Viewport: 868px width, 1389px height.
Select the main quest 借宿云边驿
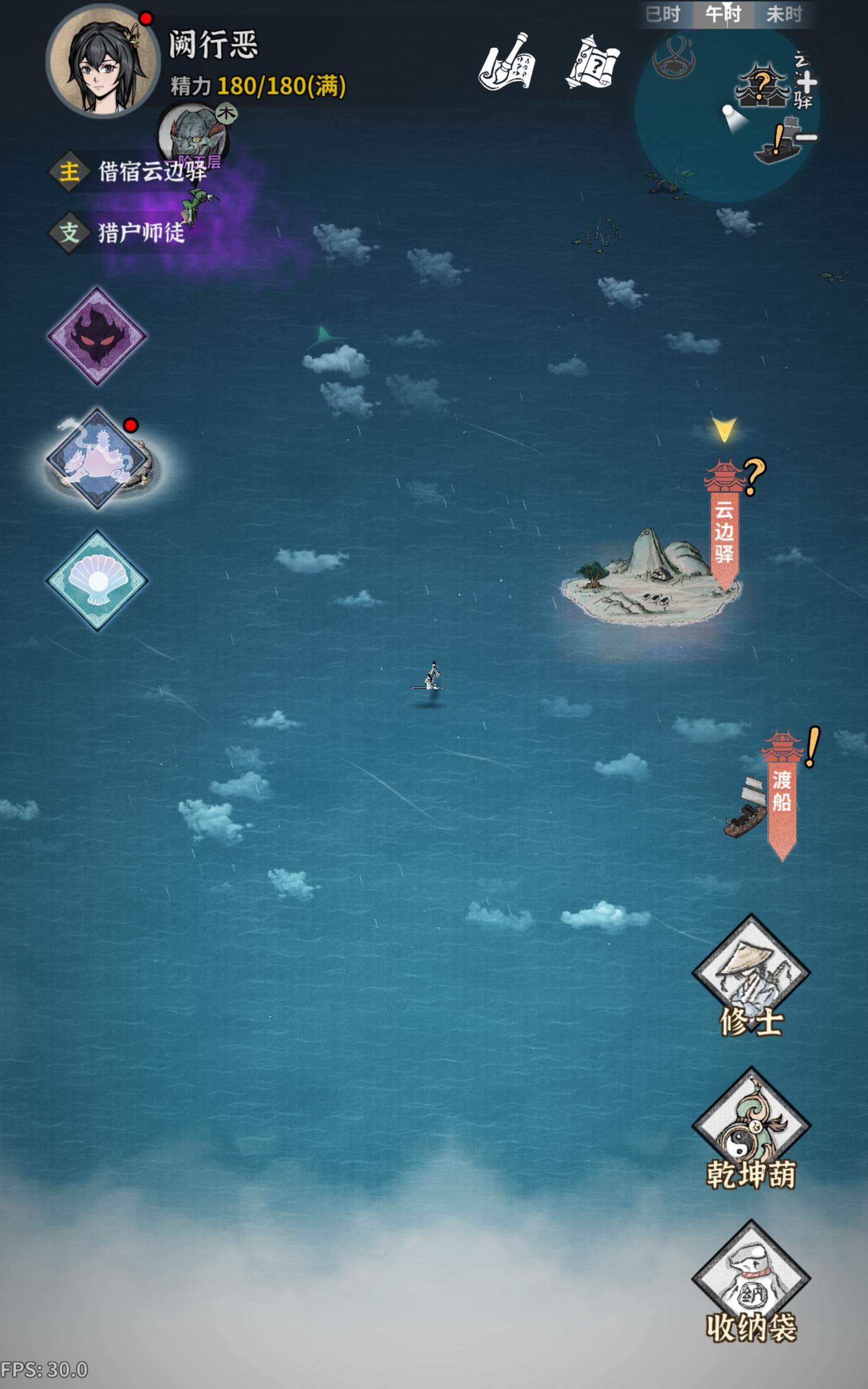pos(144,172)
